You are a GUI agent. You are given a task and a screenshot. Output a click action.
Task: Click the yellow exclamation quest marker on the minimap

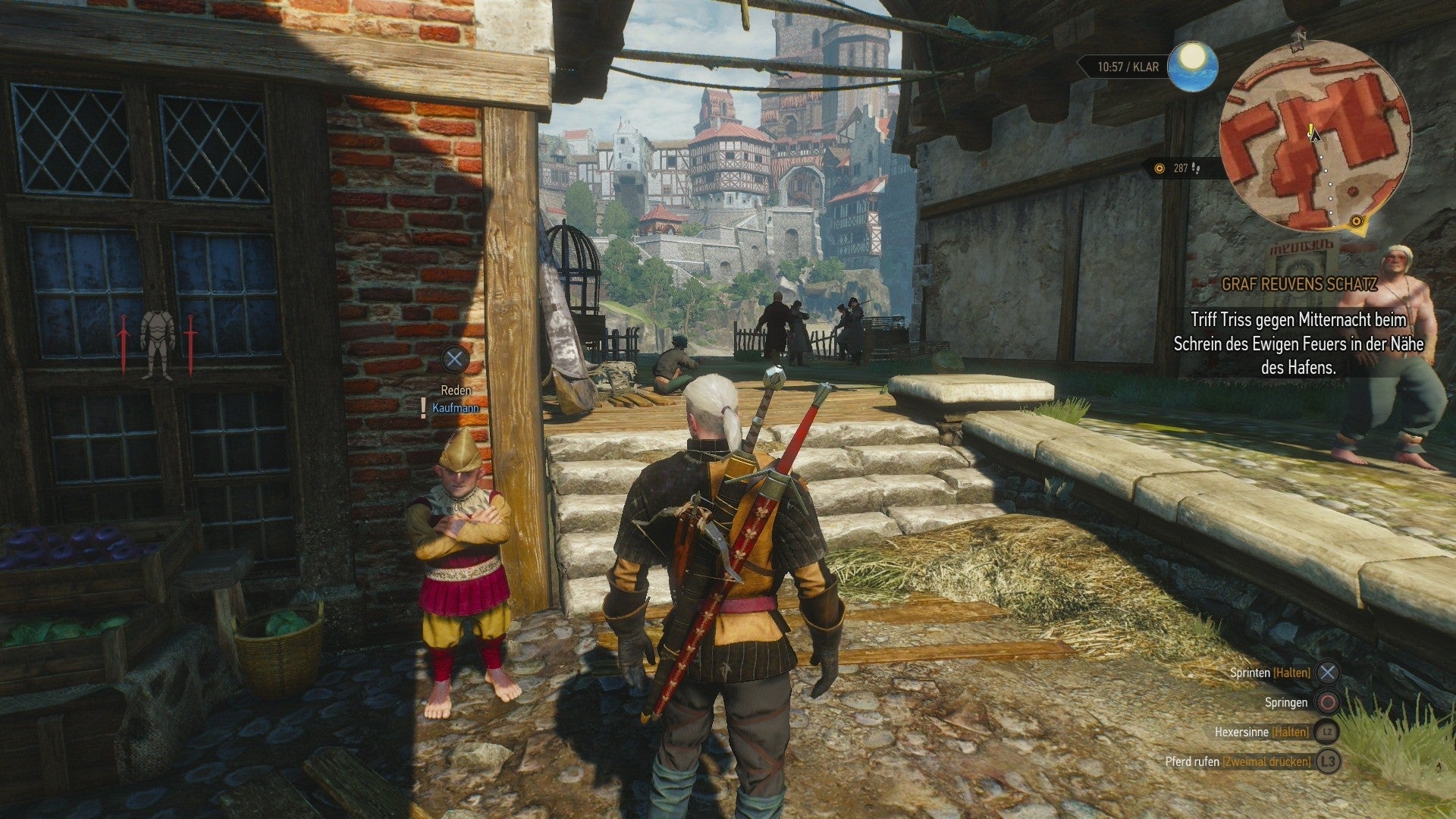coord(1310,130)
